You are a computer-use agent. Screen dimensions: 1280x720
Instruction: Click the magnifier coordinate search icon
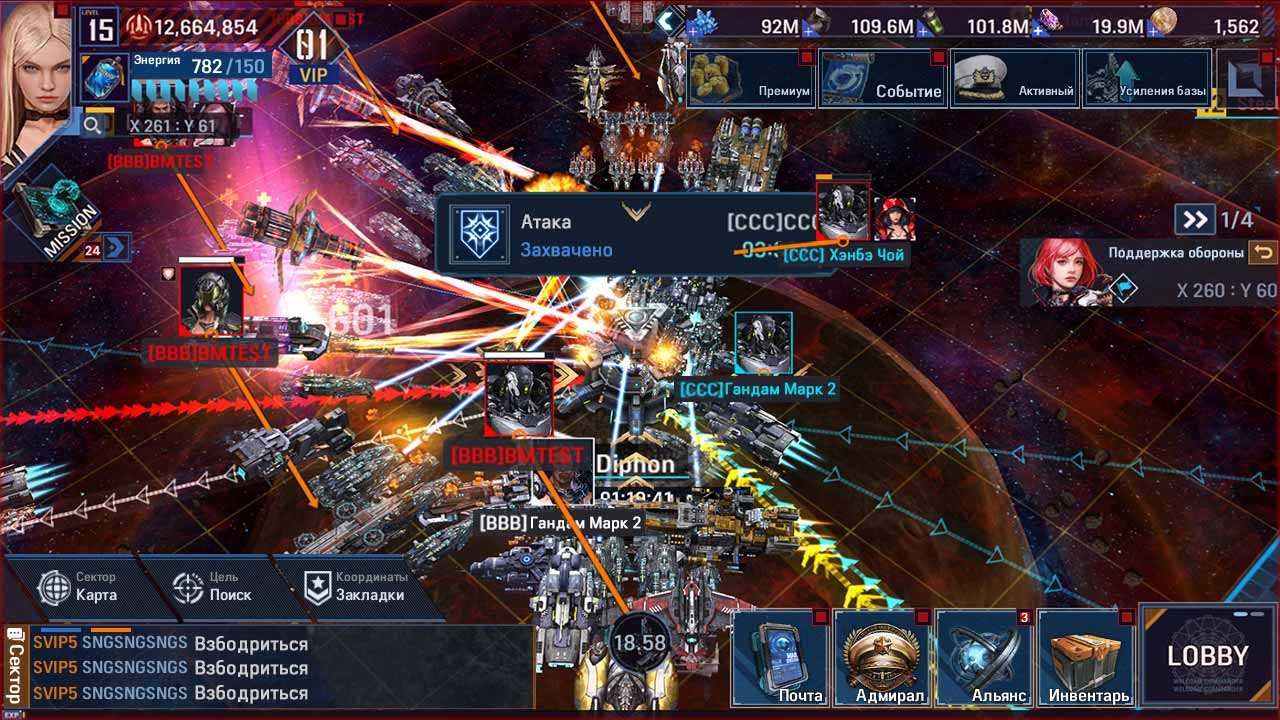pyautogui.click(x=93, y=125)
